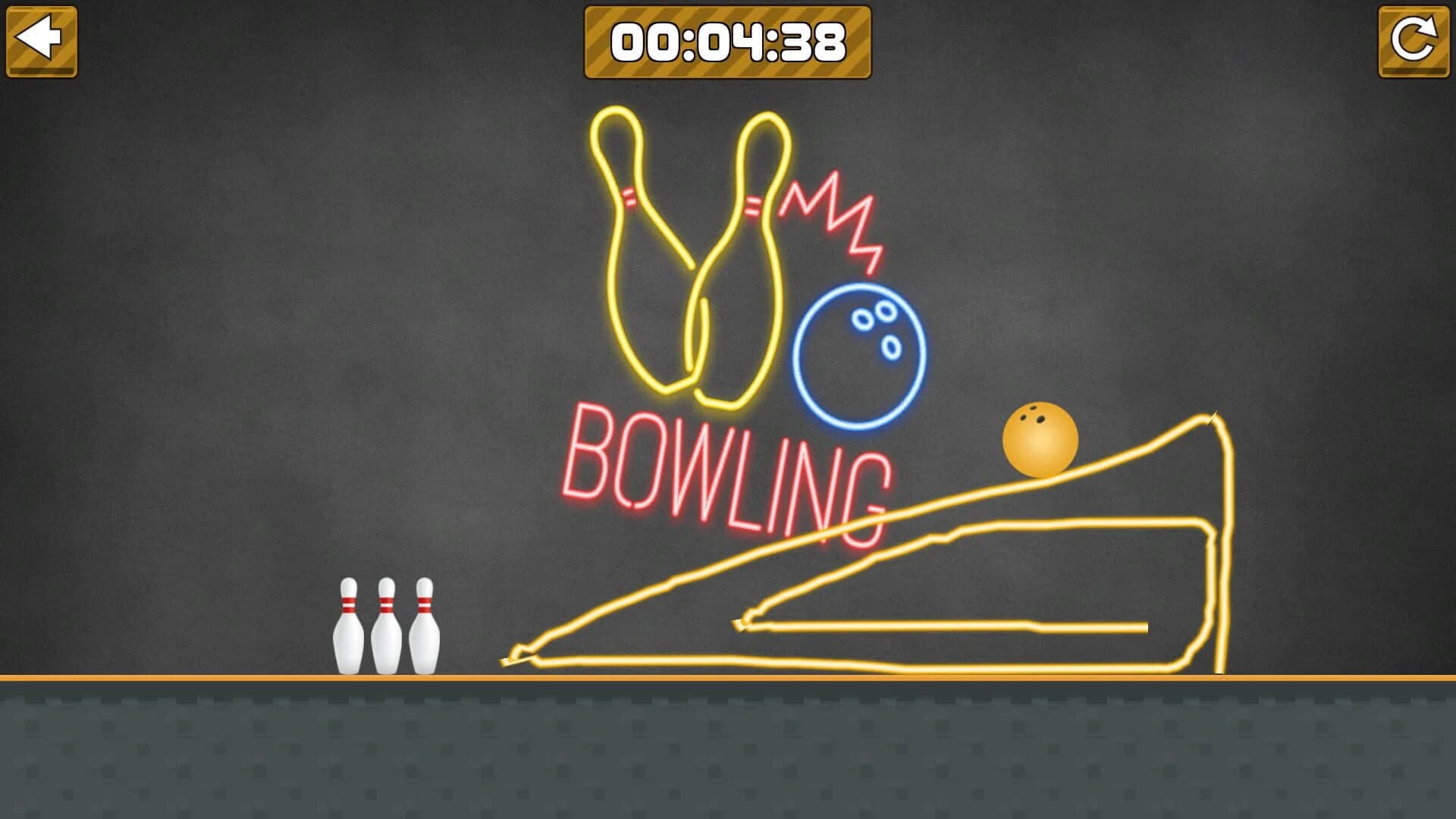Click the gray checkered area below the floor
Screen dimensions: 1456x819
click(x=728, y=751)
